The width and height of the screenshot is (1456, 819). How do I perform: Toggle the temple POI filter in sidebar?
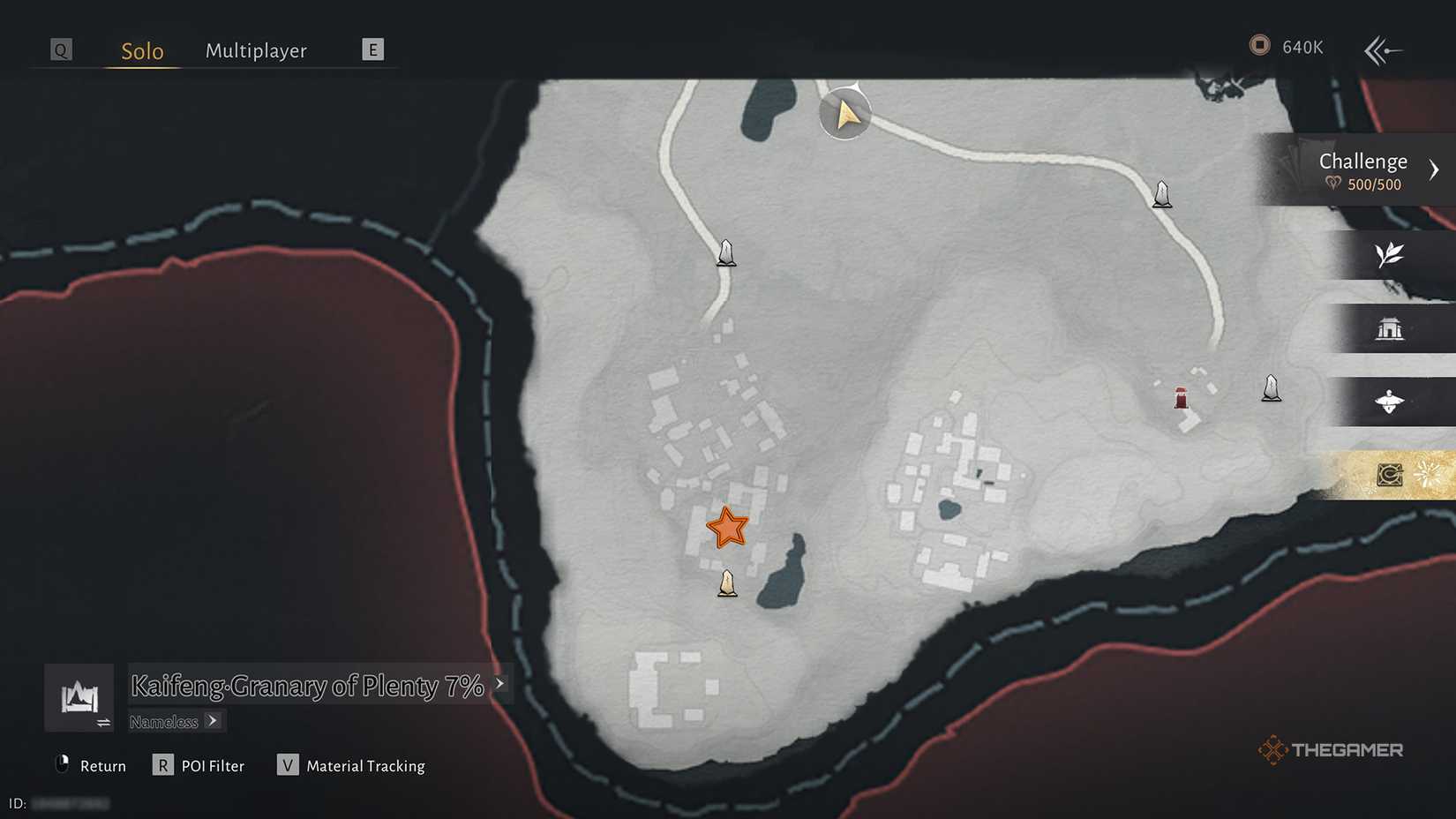point(1390,329)
